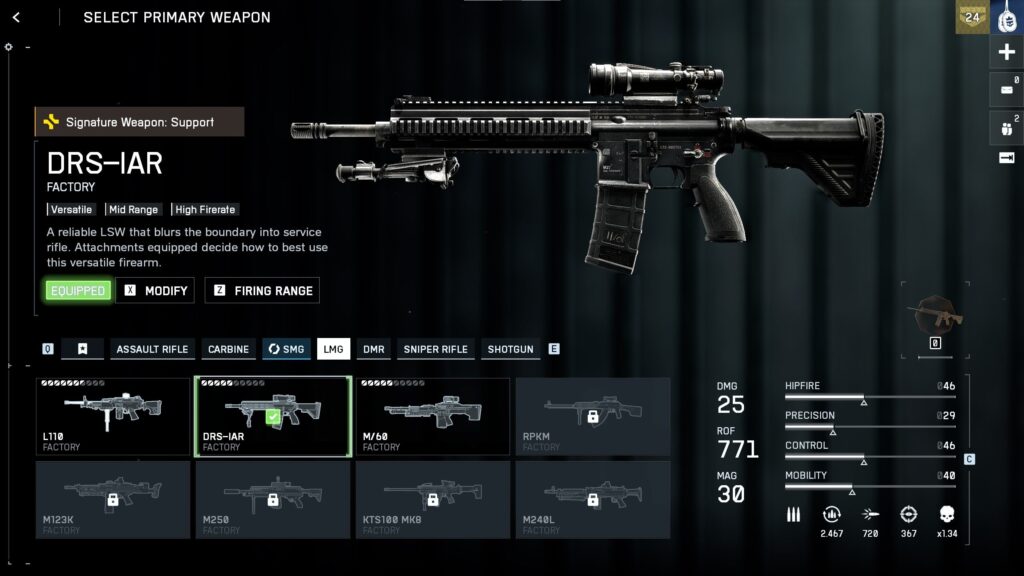The height and width of the screenshot is (576, 1024).
Task: Switch to the Assault Rifle tab
Action: click(152, 349)
